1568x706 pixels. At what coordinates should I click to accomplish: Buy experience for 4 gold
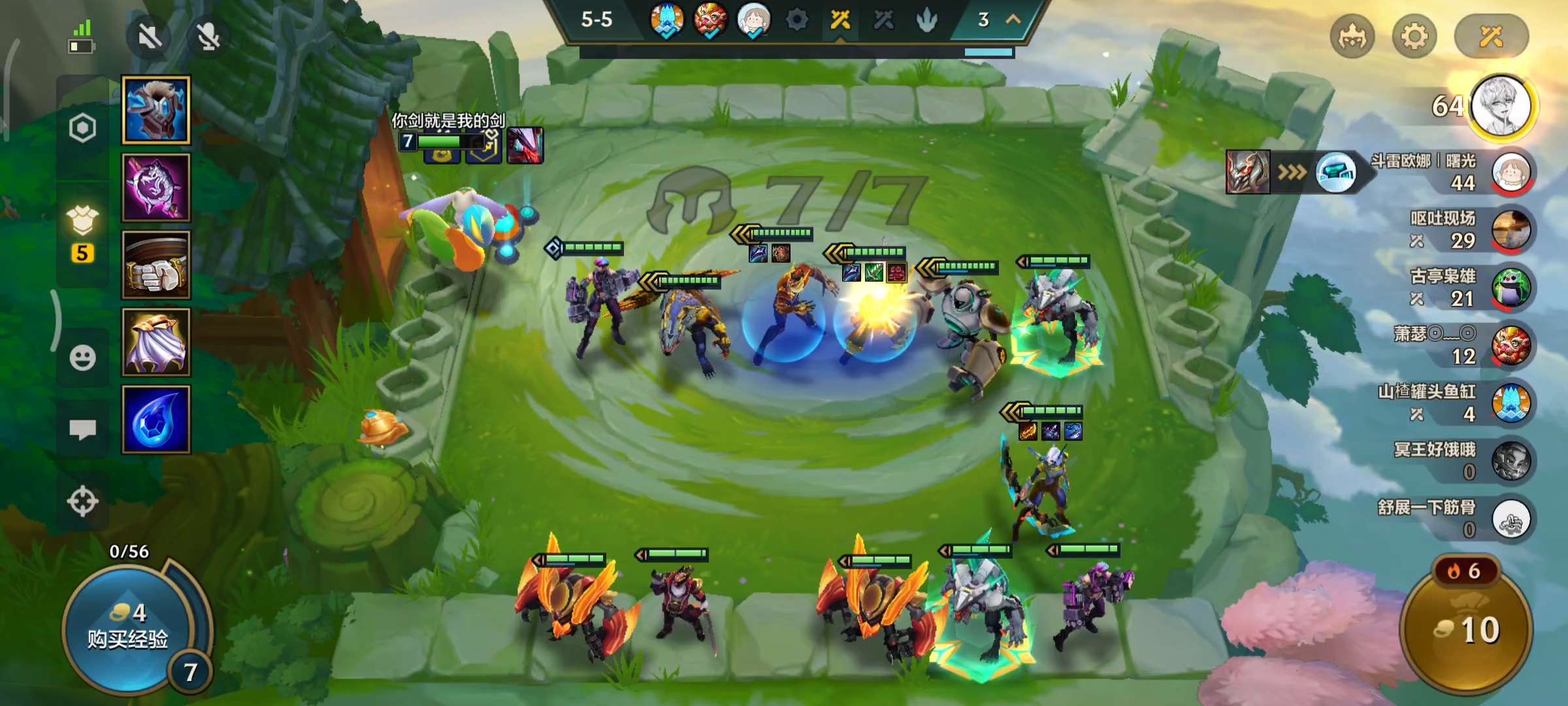[128, 628]
